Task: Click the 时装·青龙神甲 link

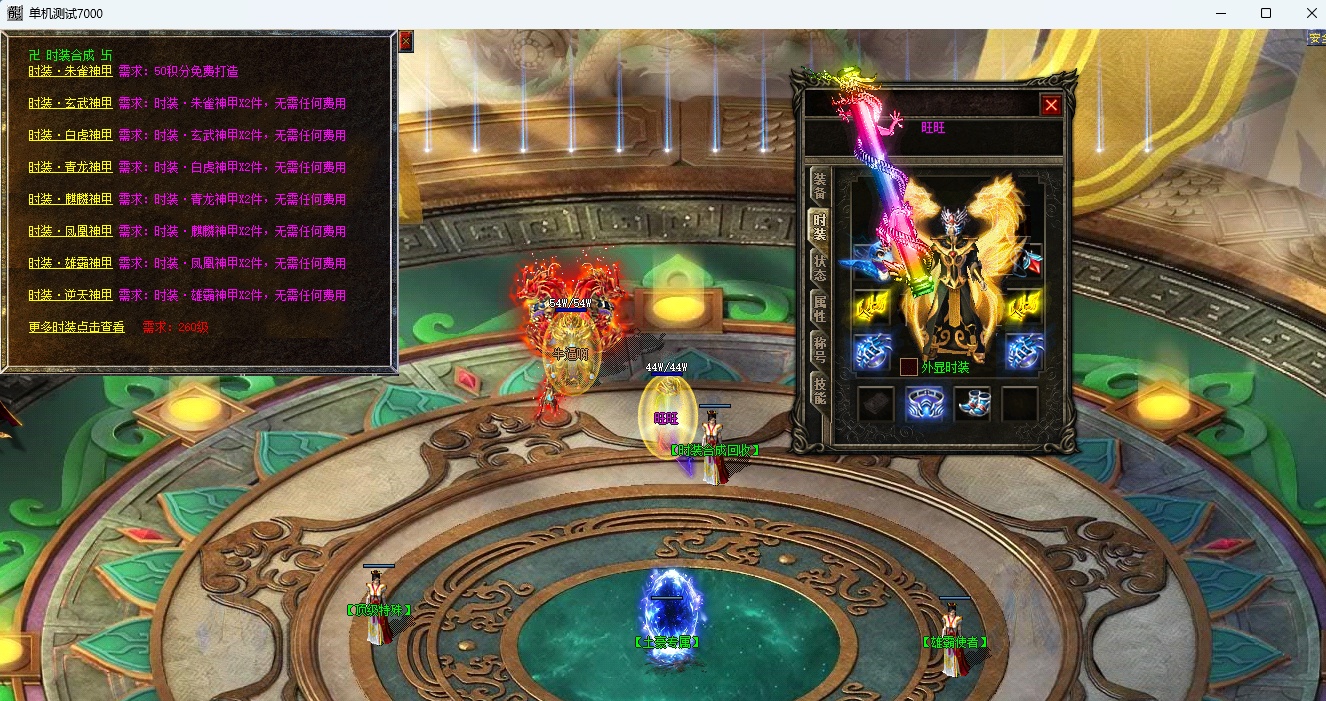Action: (x=70, y=168)
